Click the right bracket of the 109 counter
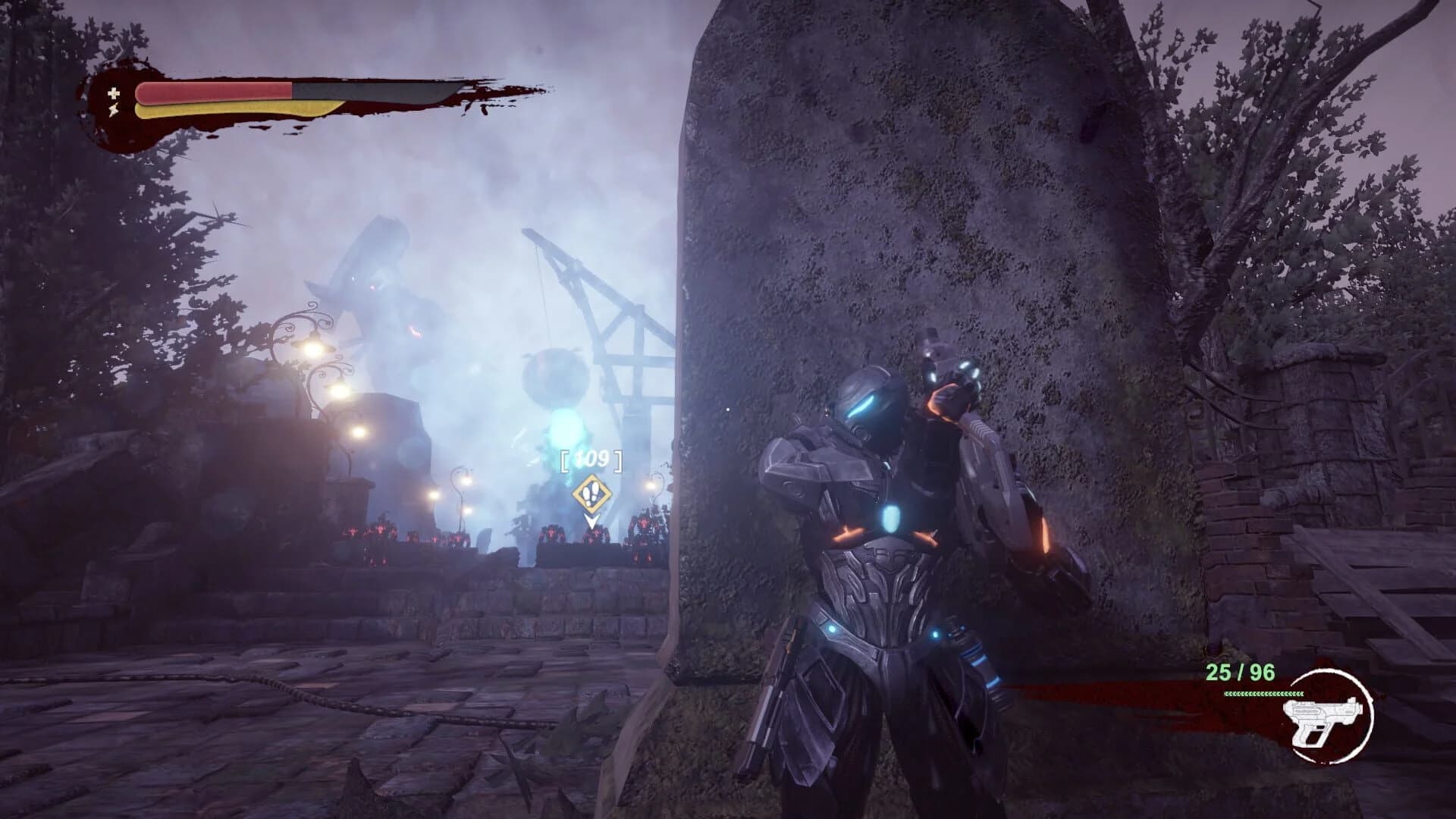 point(618,460)
